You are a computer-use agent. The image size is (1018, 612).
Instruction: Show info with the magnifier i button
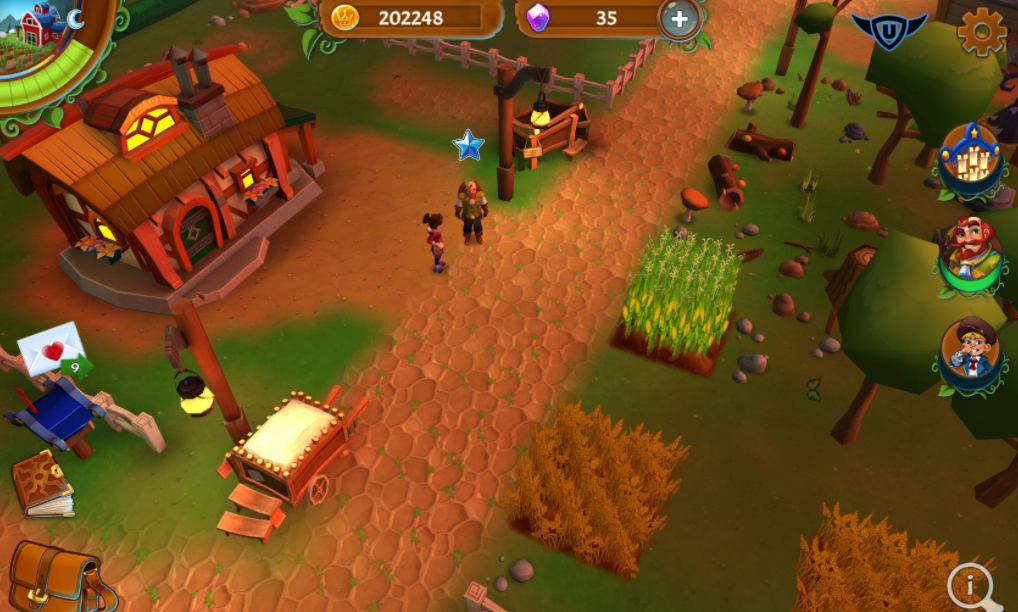pos(972,584)
